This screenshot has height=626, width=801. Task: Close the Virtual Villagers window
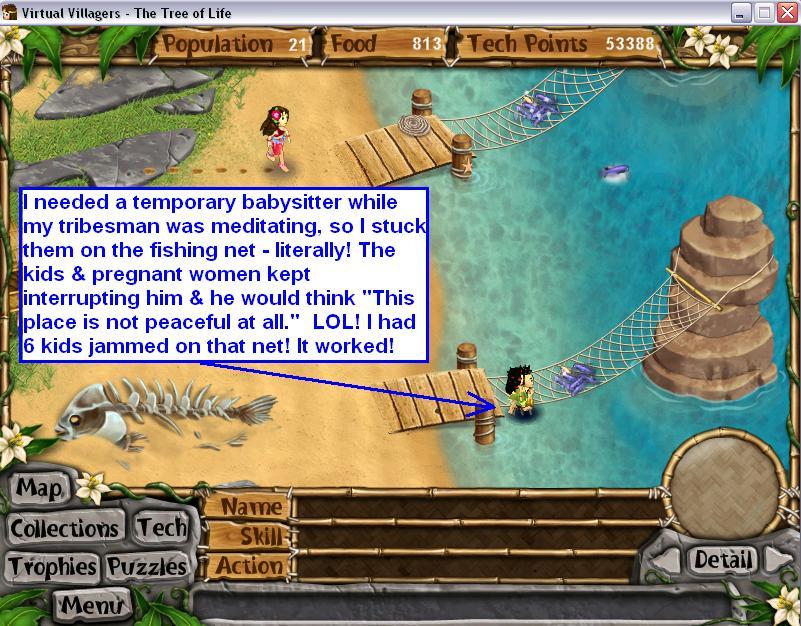786,13
